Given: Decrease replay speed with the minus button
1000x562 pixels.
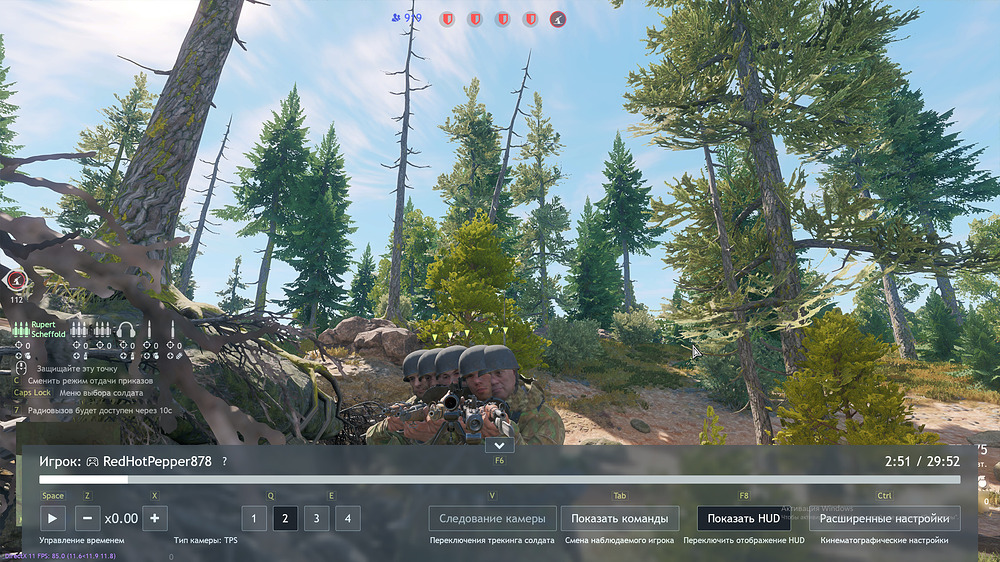Looking at the screenshot, I should [87, 518].
